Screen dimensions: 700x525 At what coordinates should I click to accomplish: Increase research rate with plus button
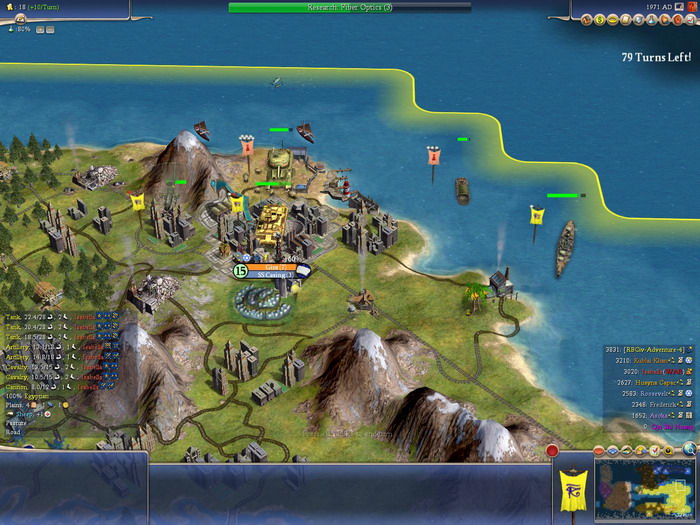click(x=39, y=29)
